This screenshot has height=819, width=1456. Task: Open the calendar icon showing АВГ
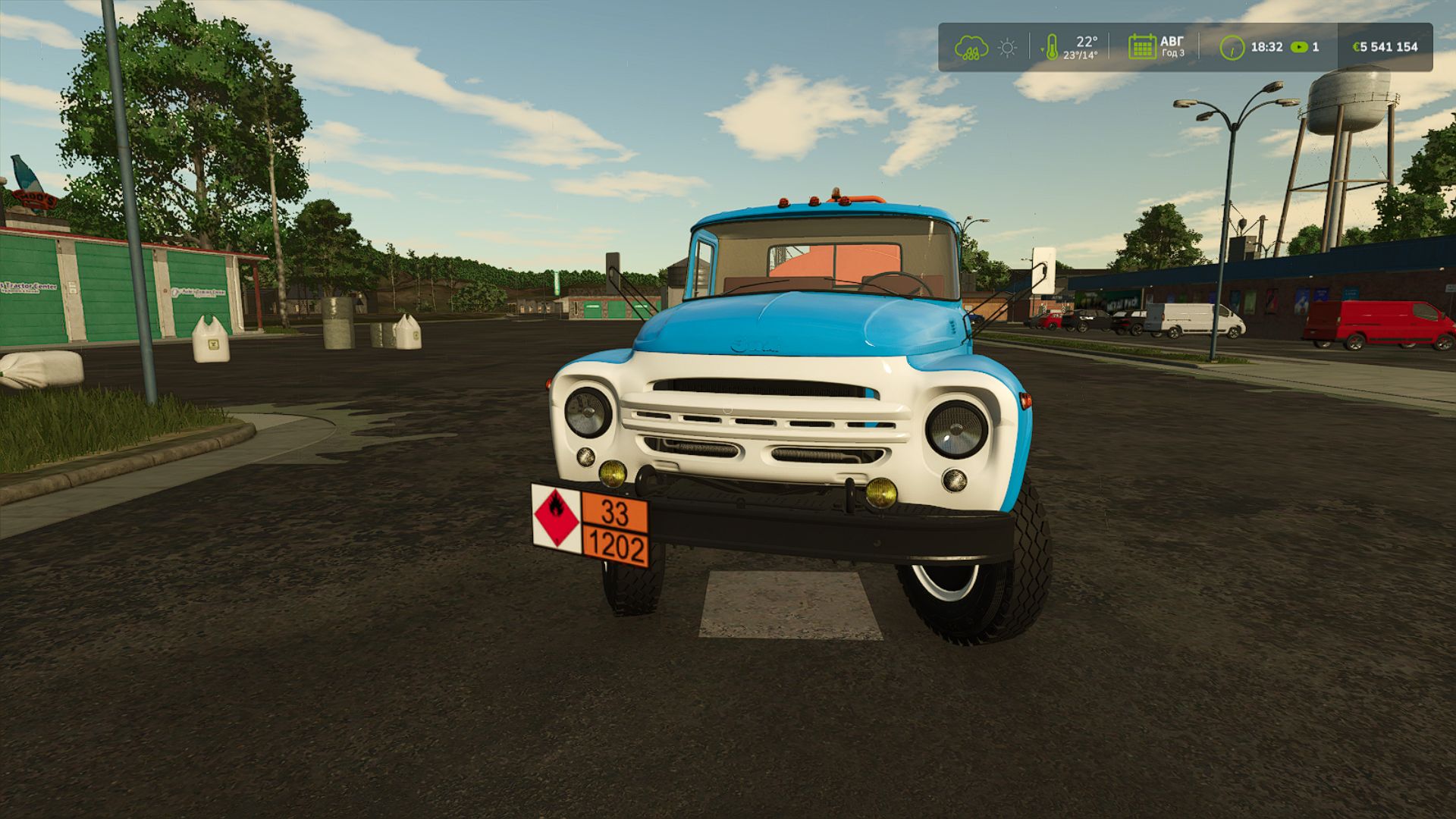[x=1141, y=45]
